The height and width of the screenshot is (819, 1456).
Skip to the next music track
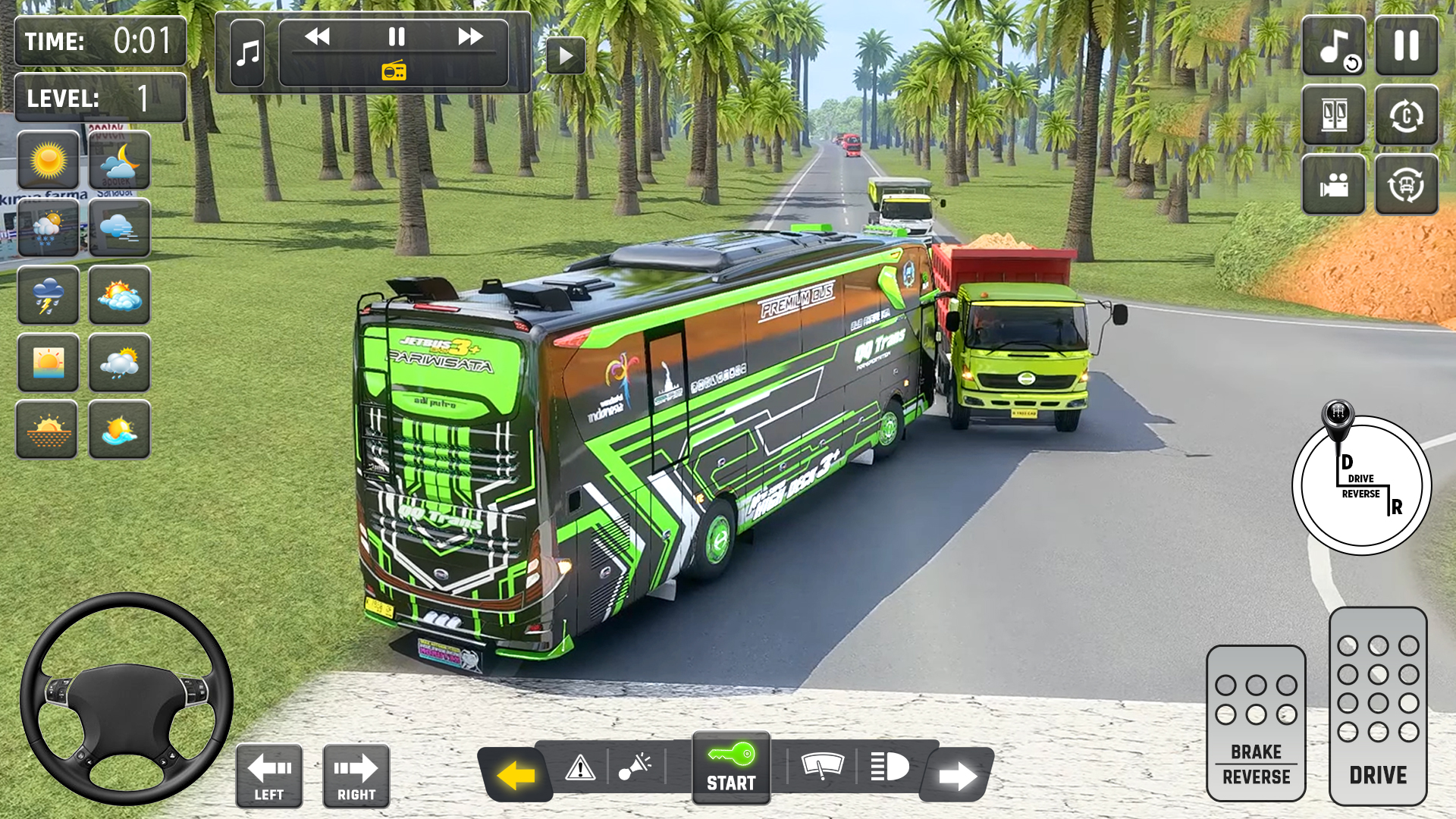coord(472,36)
